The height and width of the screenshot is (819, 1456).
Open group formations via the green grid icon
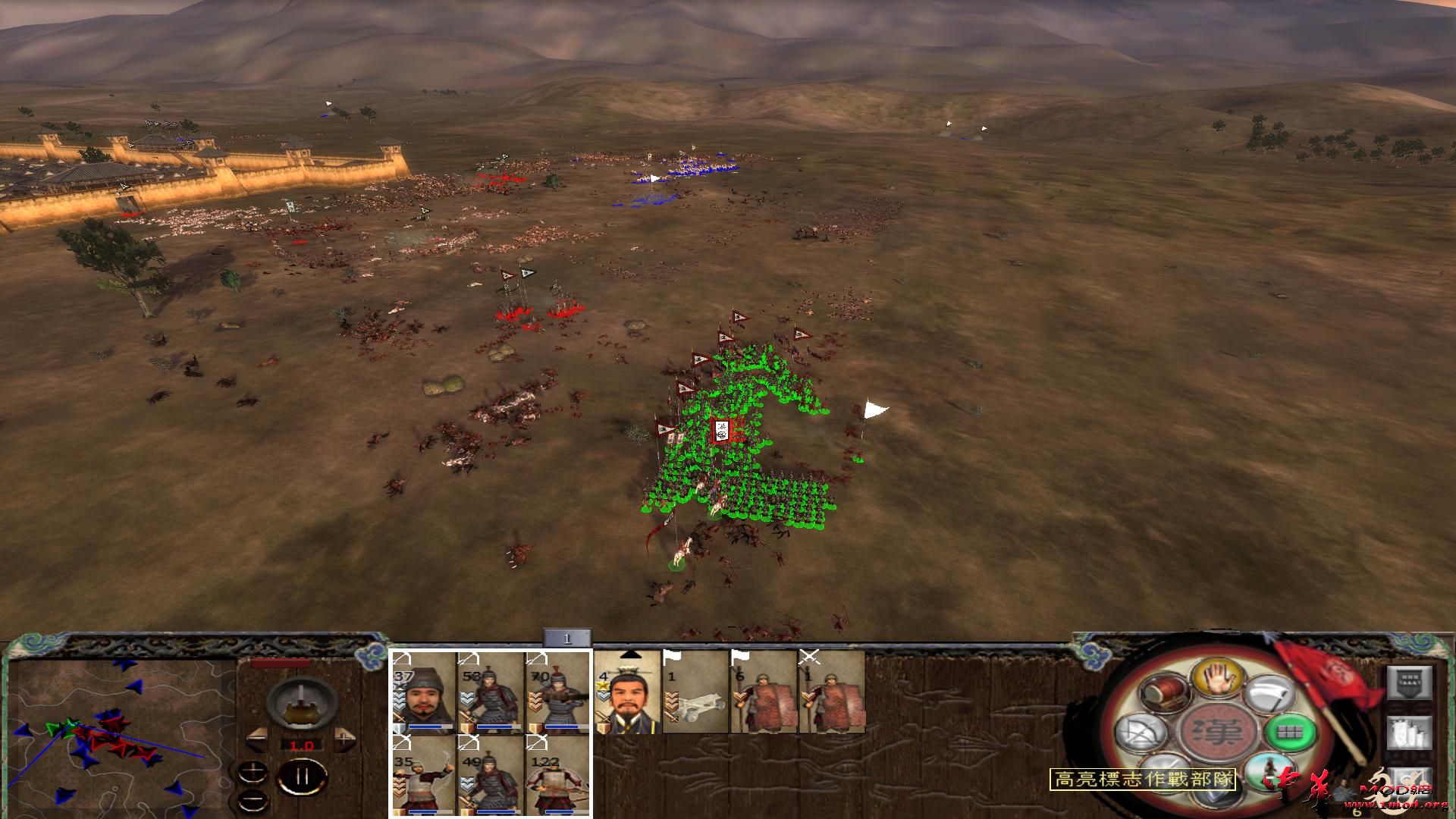coord(1289,733)
